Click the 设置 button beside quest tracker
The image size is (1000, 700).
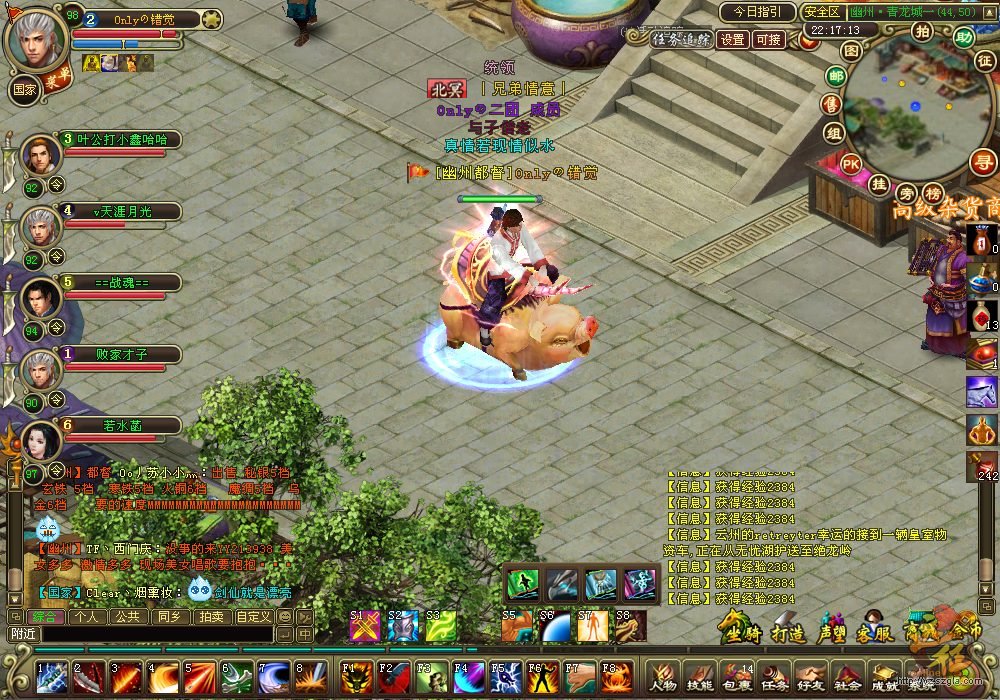[733, 40]
